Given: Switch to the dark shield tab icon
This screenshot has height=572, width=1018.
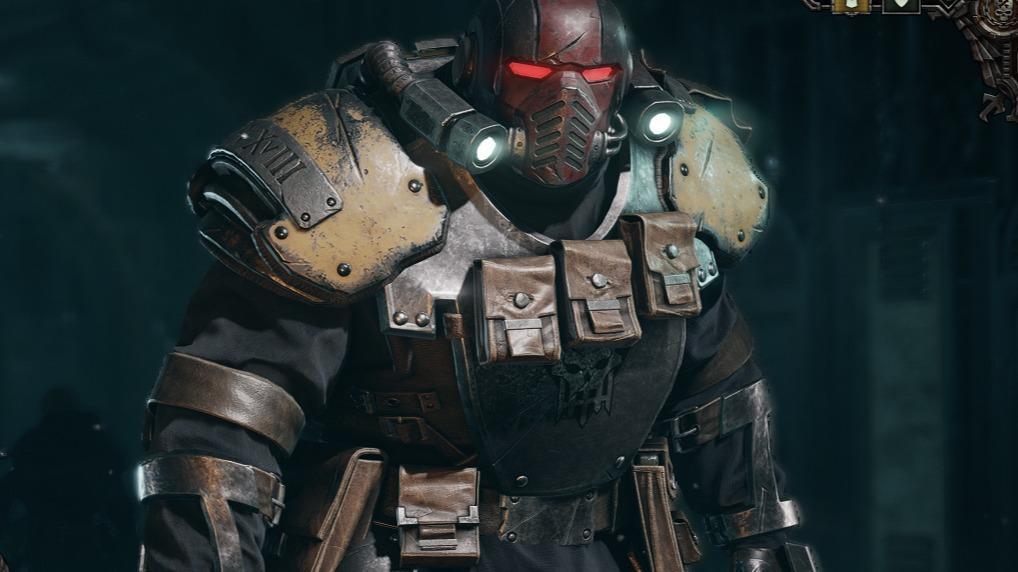Looking at the screenshot, I should [x=901, y=4].
